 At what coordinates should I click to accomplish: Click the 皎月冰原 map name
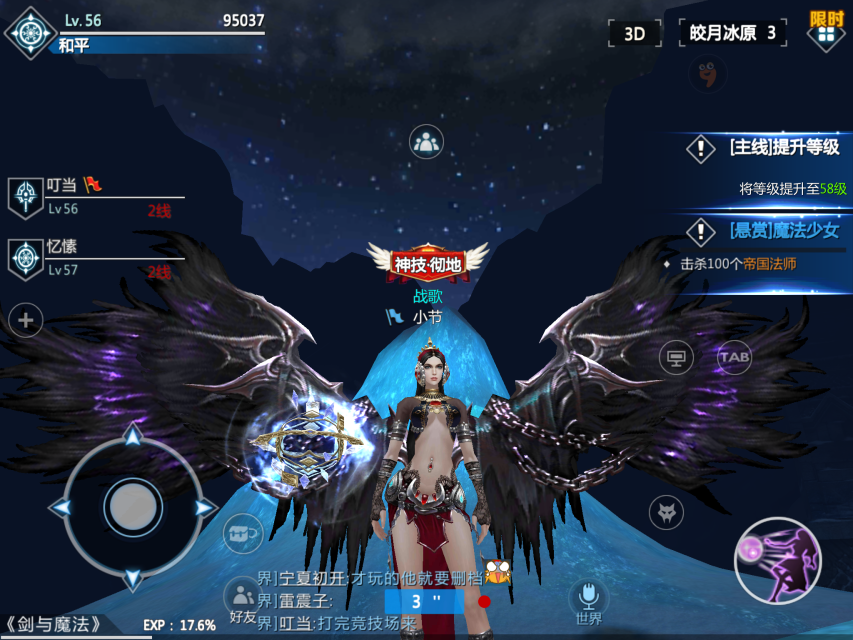pos(732,33)
